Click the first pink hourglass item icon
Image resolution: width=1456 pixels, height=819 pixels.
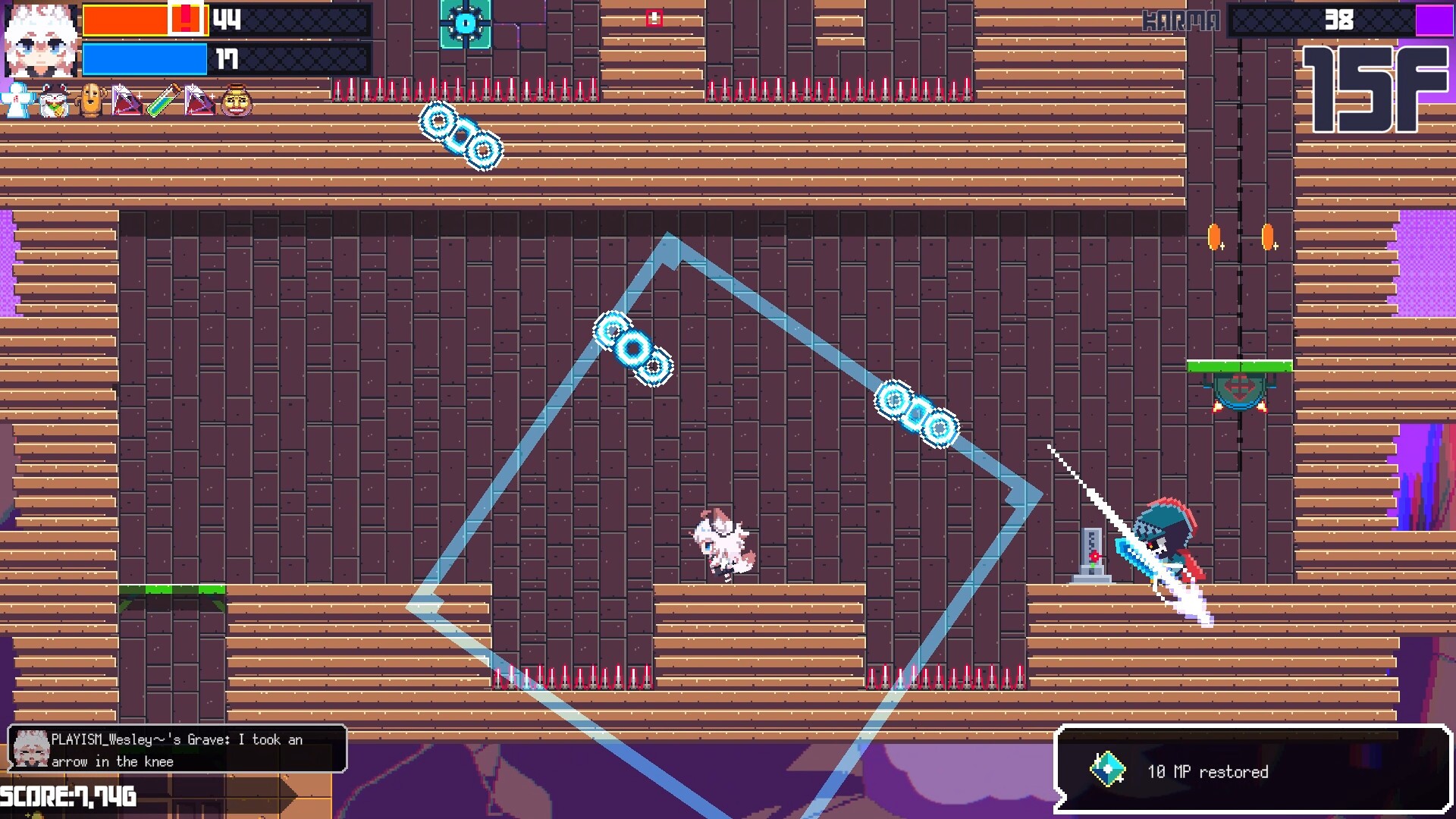[x=125, y=99]
